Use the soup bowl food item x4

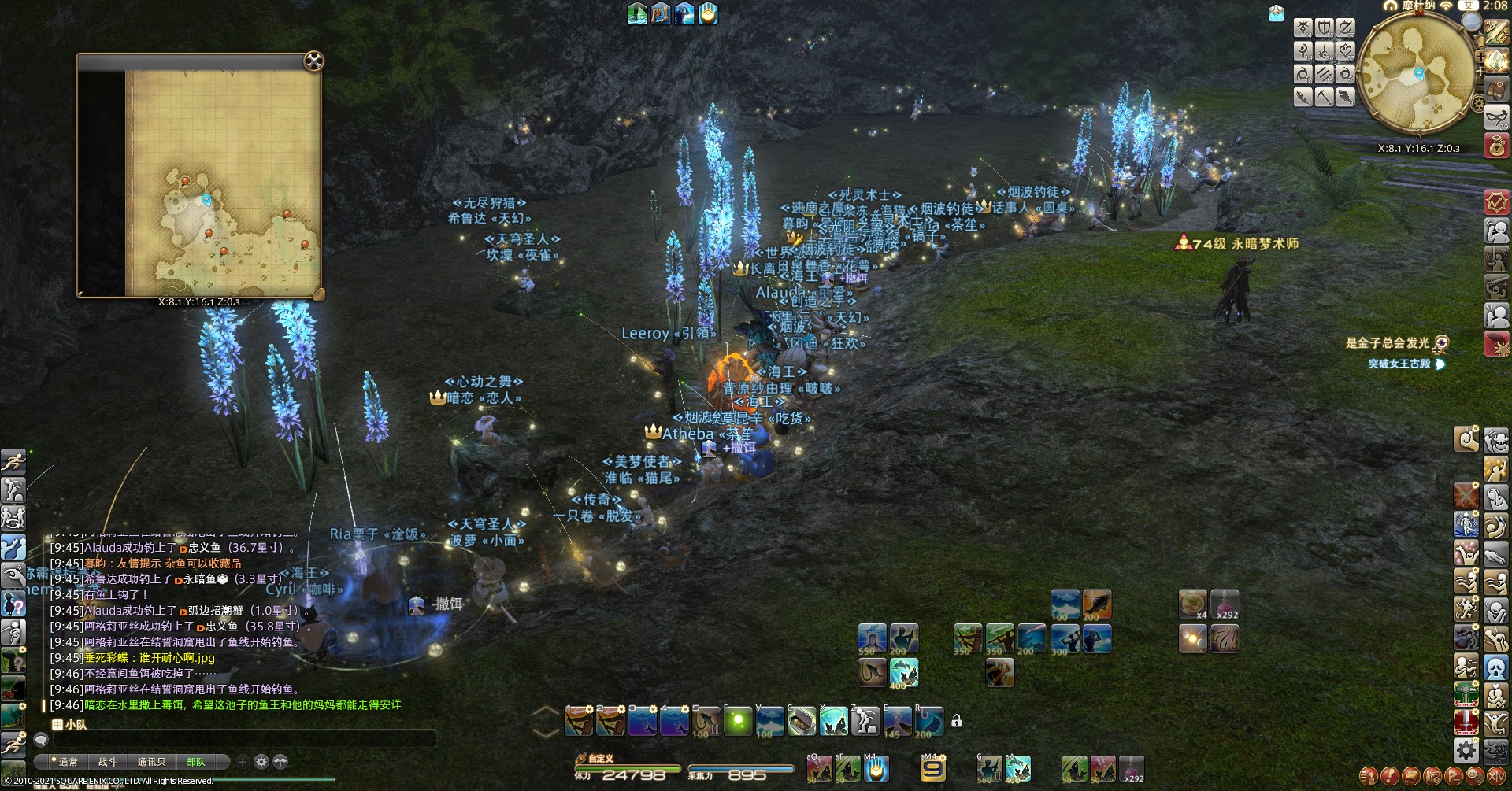click(x=1192, y=604)
